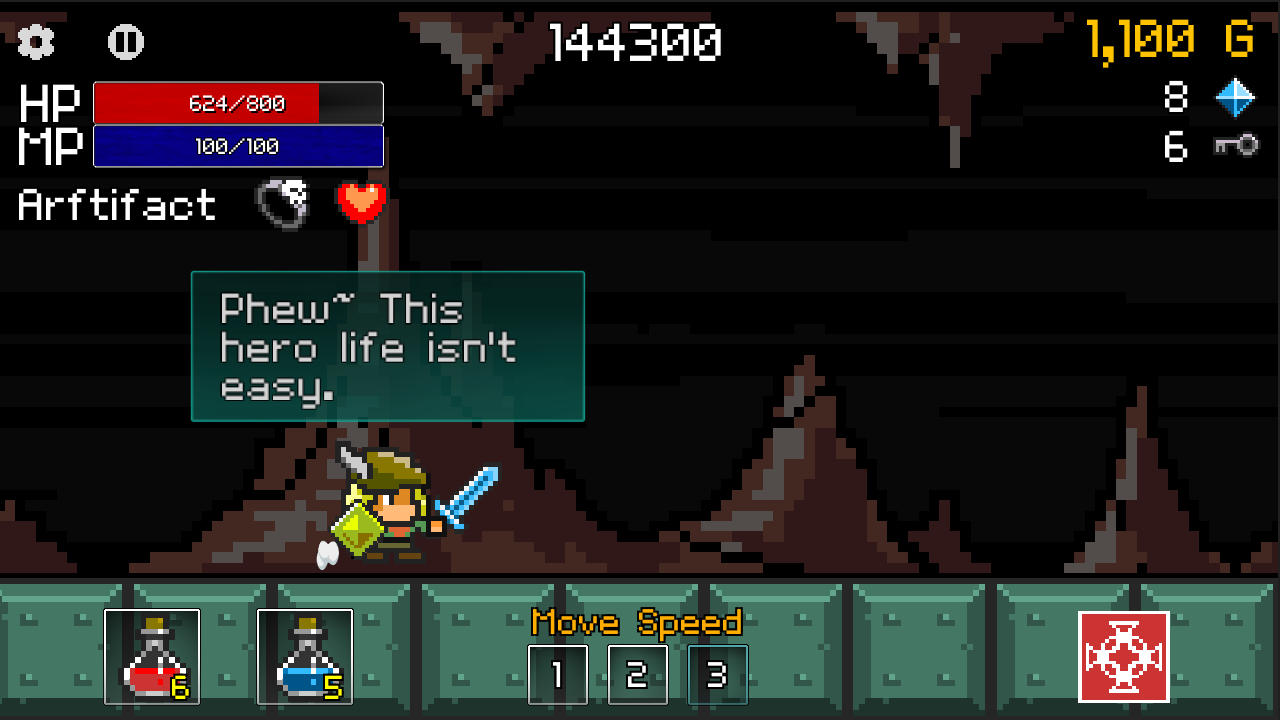Open the settings gear icon

click(35, 42)
